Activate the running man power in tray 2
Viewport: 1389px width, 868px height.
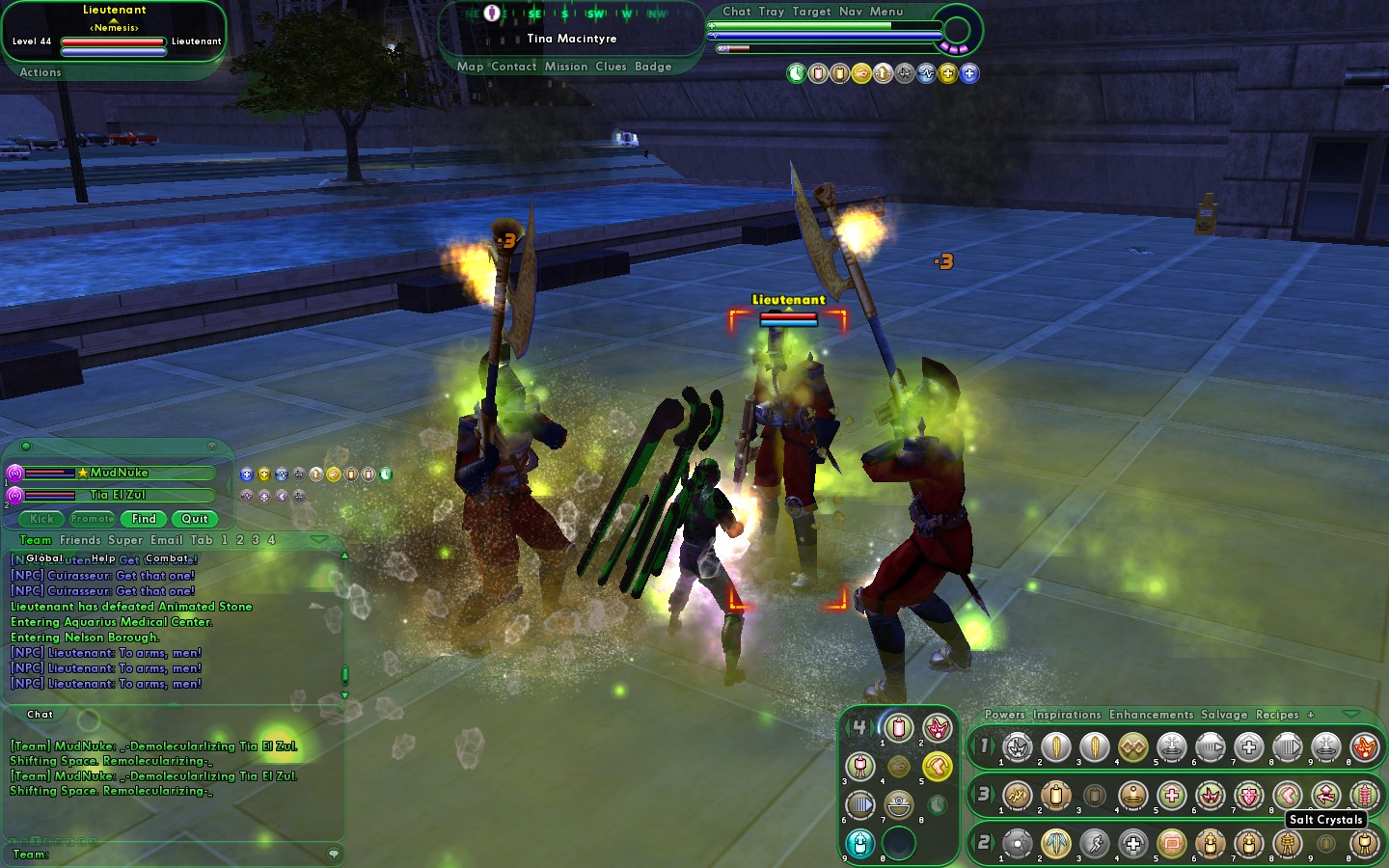point(1095,844)
